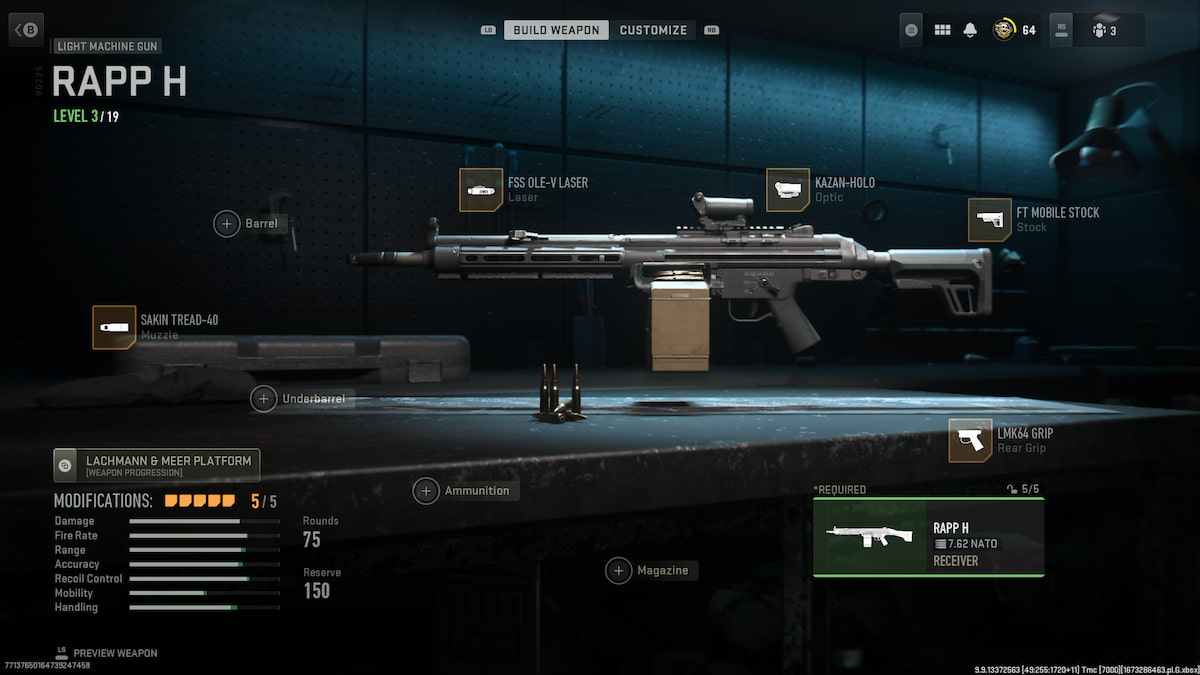Open the grid menu icon
This screenshot has height=675, width=1200.
tap(942, 30)
